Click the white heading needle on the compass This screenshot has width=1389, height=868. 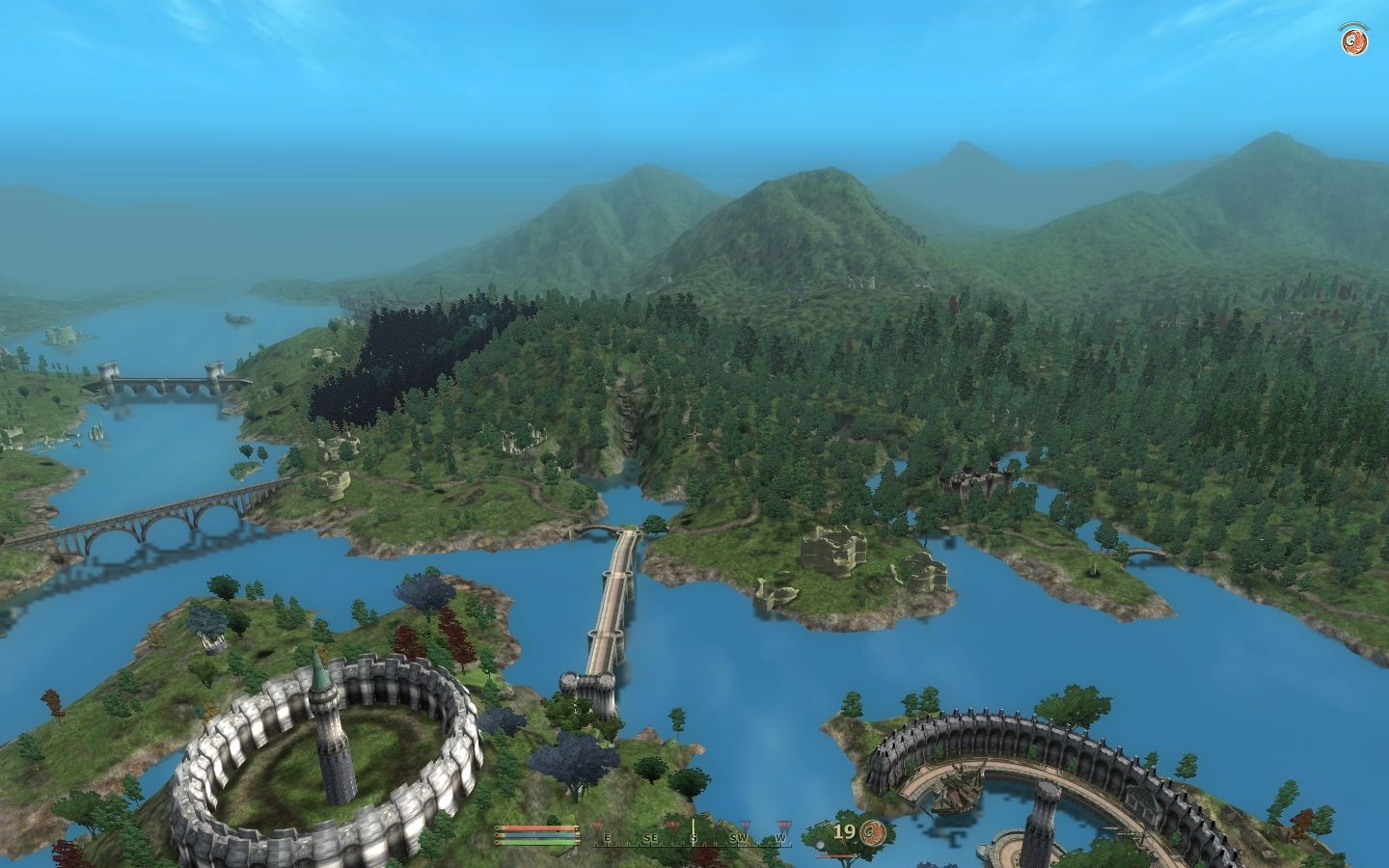point(693,825)
